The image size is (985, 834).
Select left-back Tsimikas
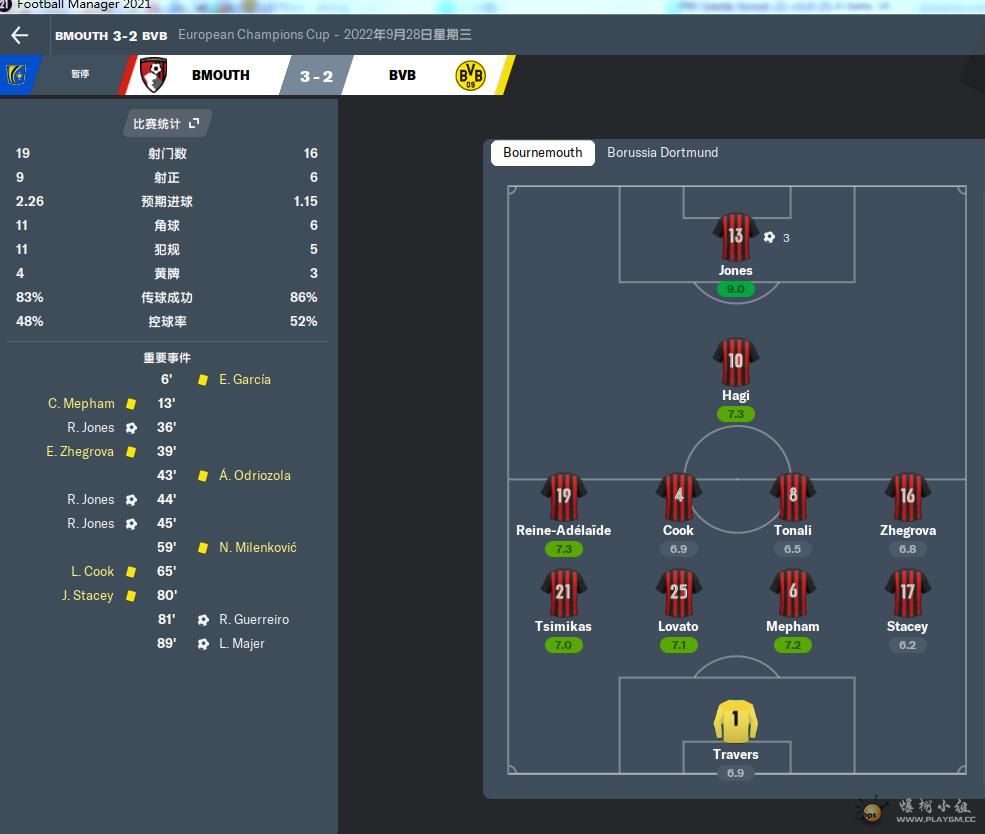(x=563, y=594)
